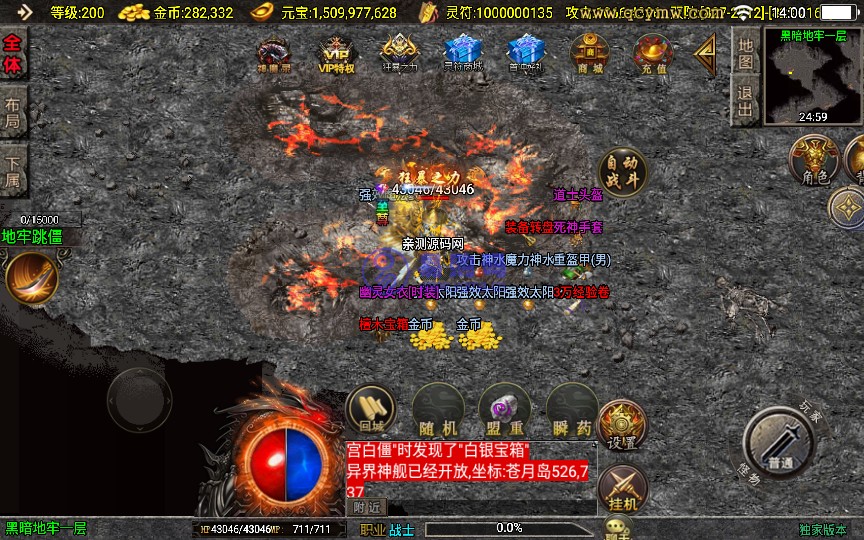The width and height of the screenshot is (864, 540).
Task: Open the 狂暴之力 icon in the top row
Action: (x=399, y=54)
